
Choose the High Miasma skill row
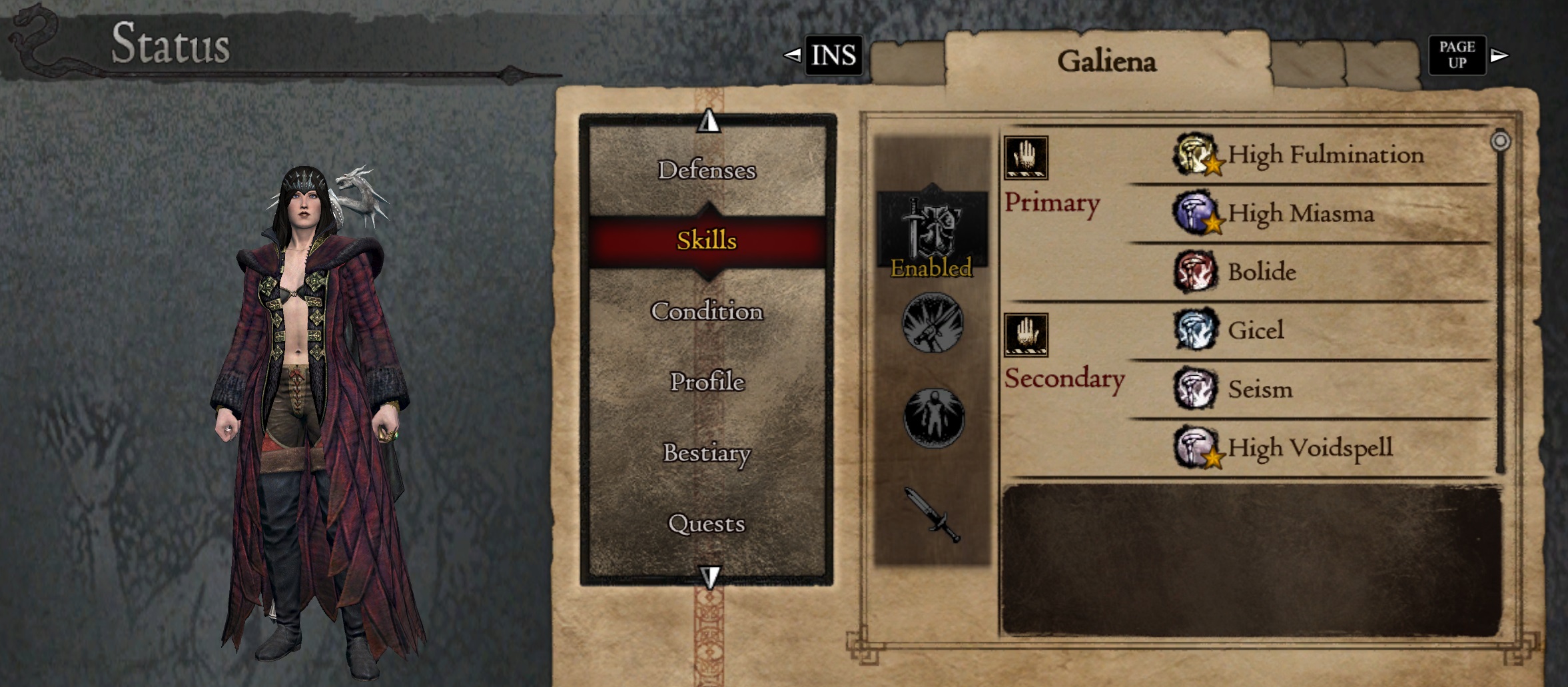point(1300,214)
